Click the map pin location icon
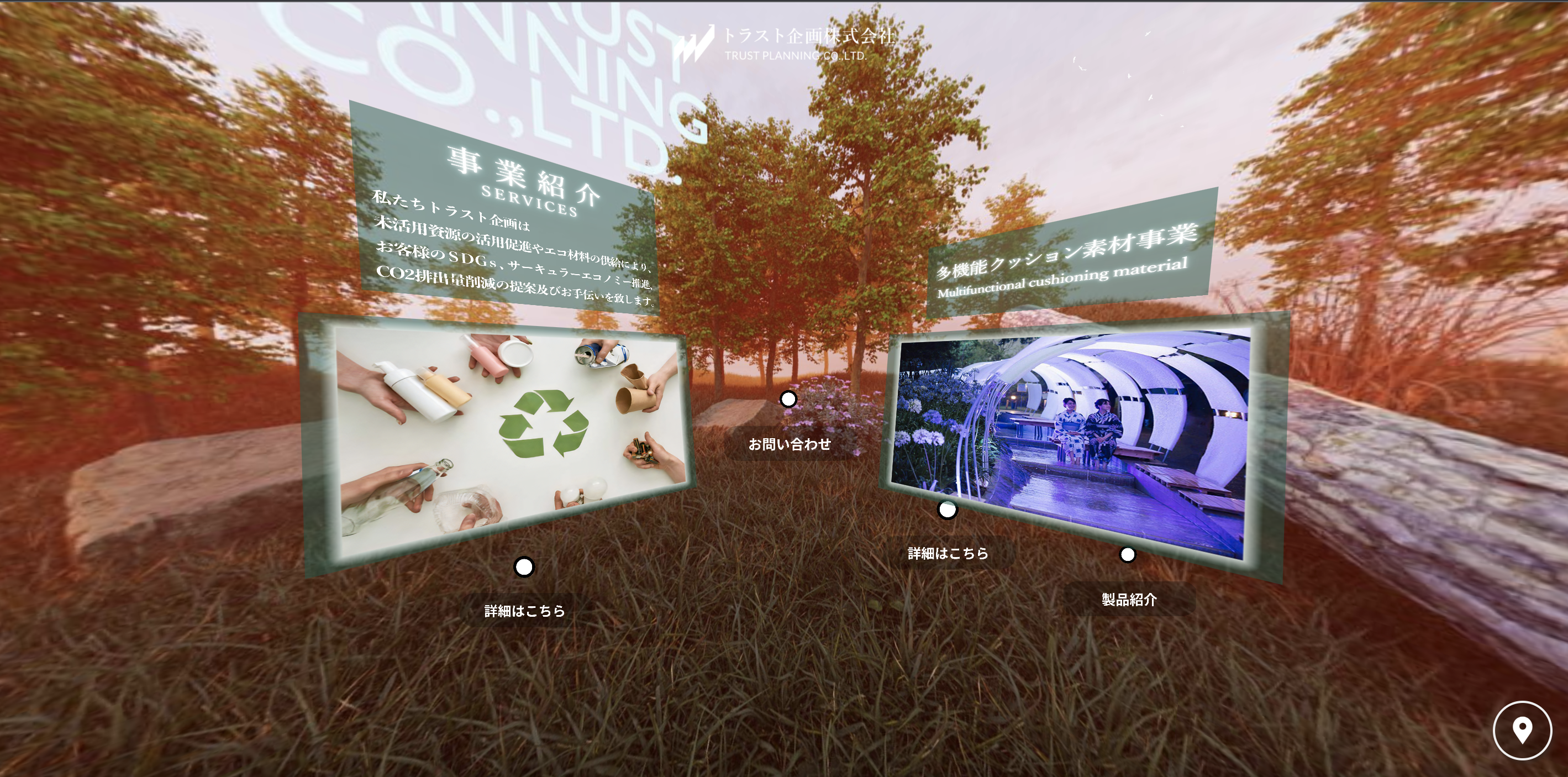 [x=1522, y=730]
